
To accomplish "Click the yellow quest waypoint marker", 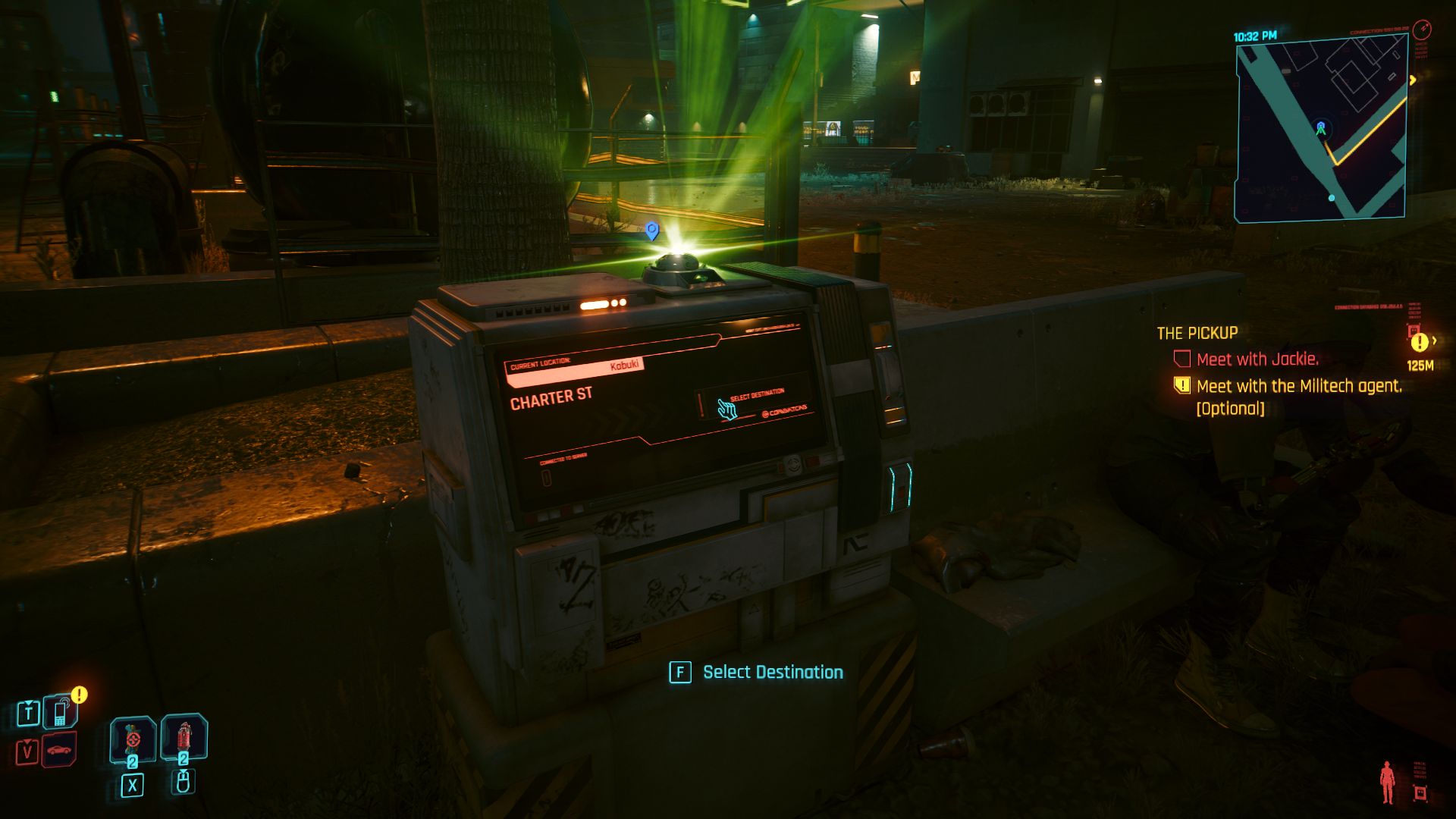I will coord(1420,343).
